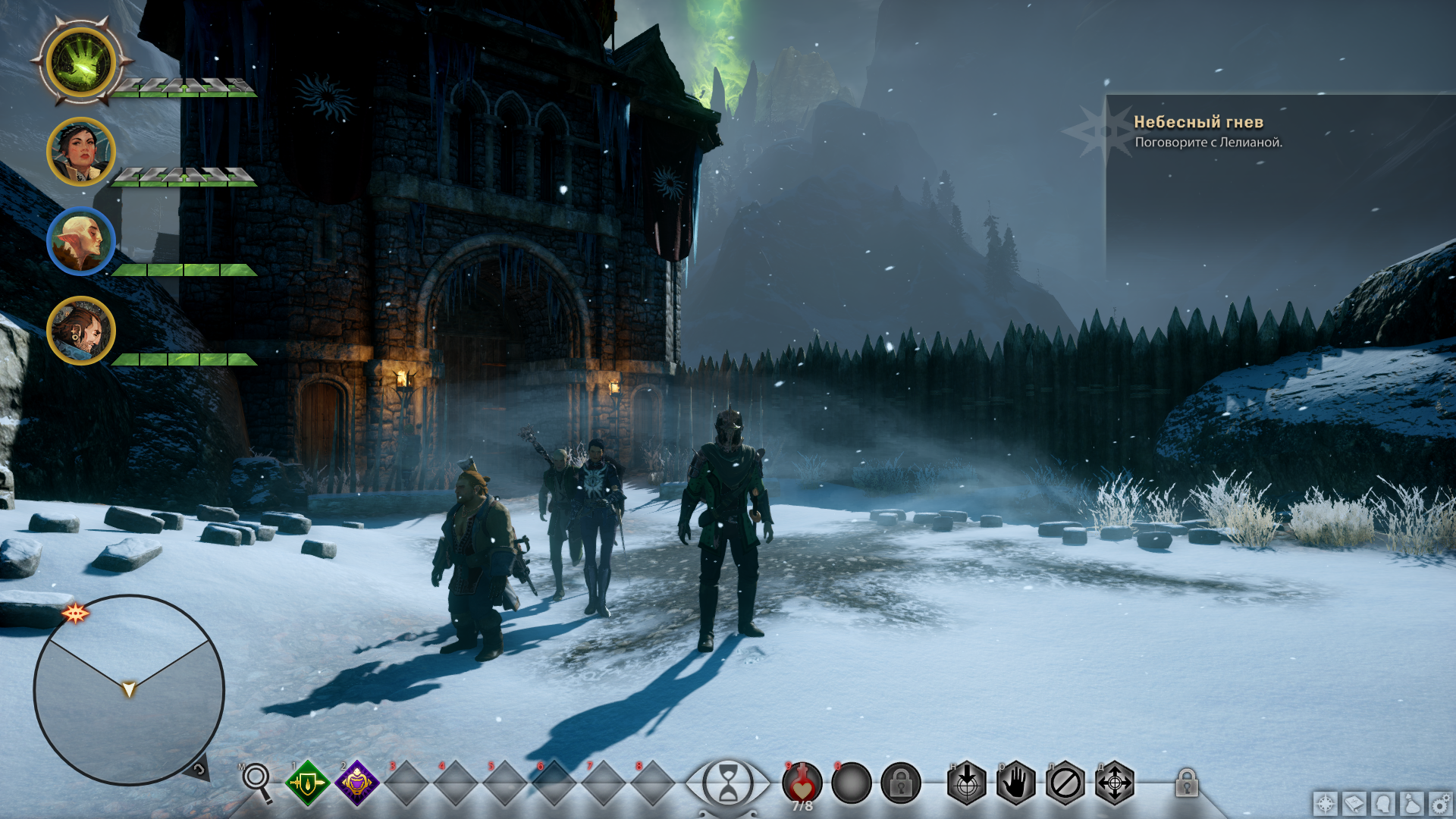Open the world map compass icon

point(1326,803)
